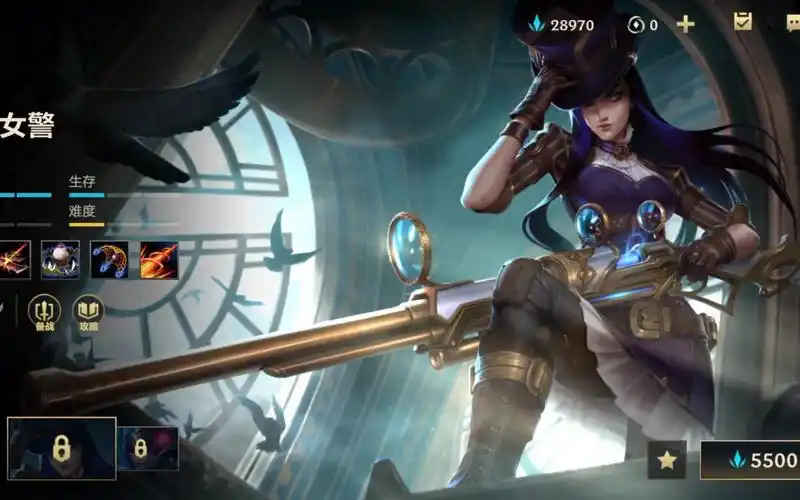Choose the smaller locked skin thumbnail

[148, 448]
